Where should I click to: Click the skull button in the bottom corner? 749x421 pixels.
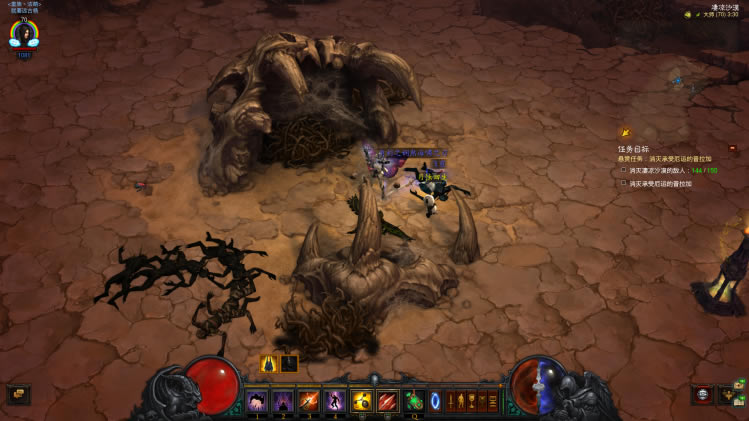703,395
